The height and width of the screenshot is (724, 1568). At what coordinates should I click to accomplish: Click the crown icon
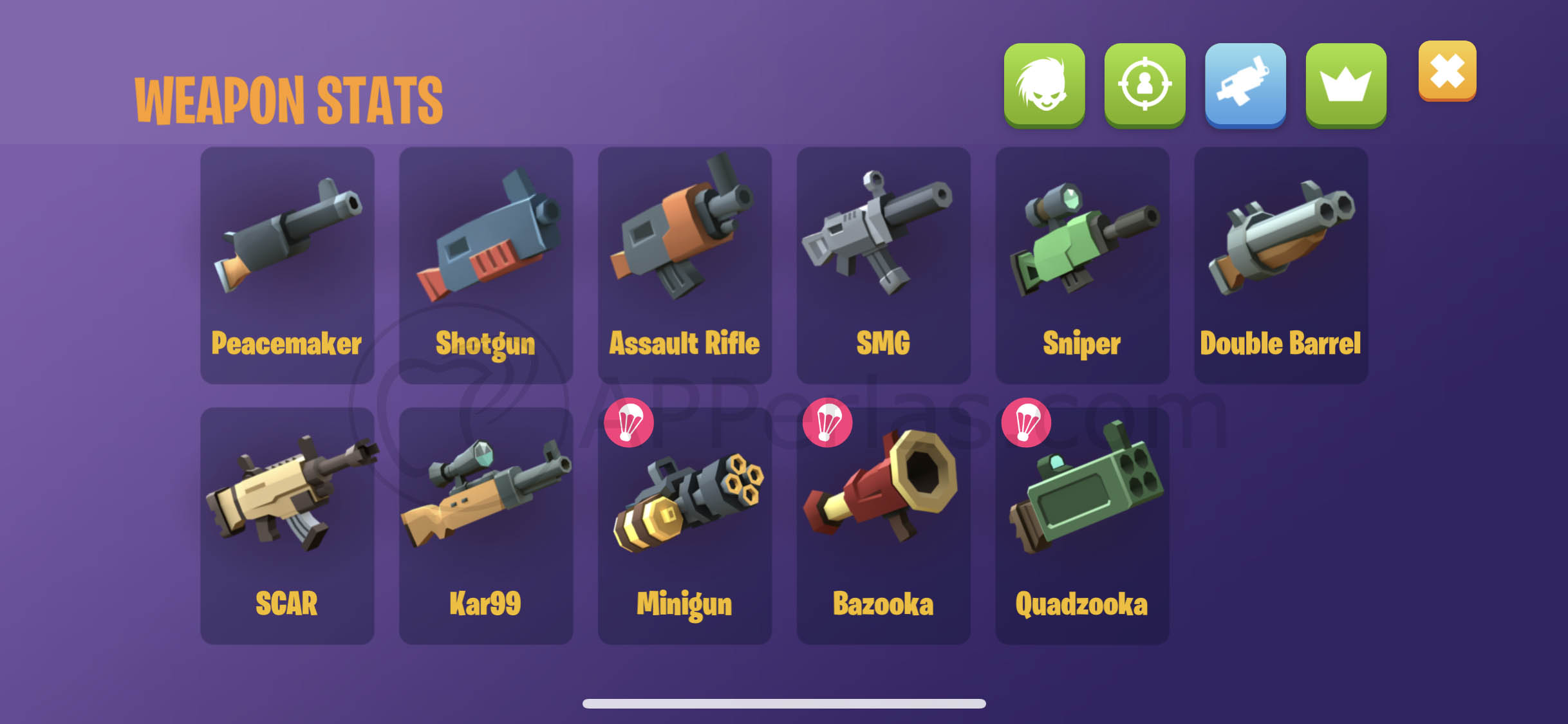click(x=1345, y=84)
